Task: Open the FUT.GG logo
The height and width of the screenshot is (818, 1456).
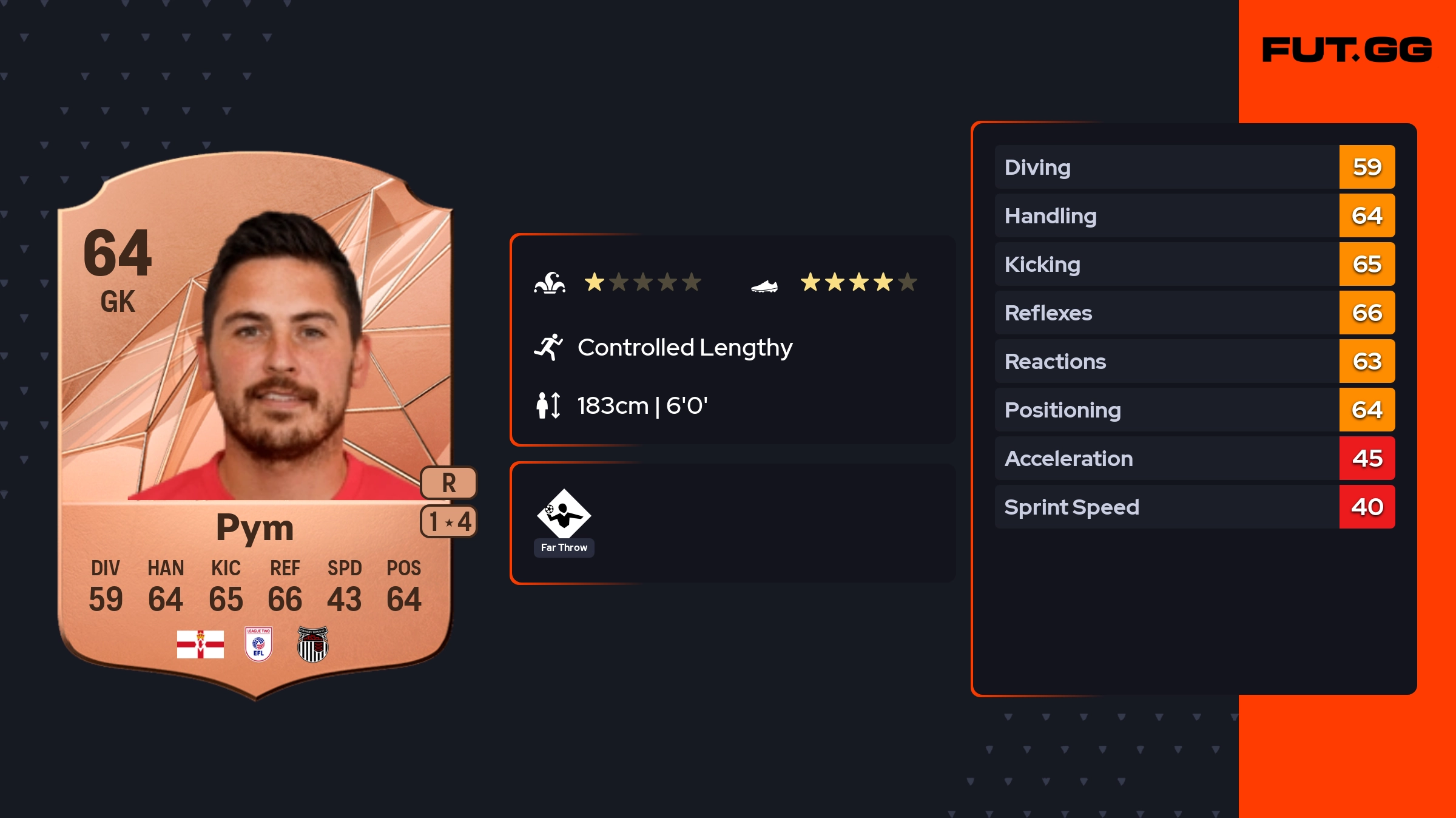Action: pyautogui.click(x=1347, y=50)
